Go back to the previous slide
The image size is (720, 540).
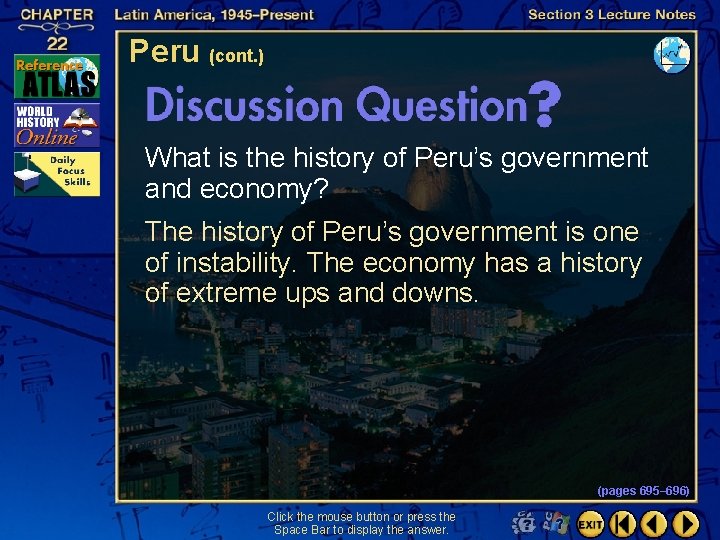[654, 523]
